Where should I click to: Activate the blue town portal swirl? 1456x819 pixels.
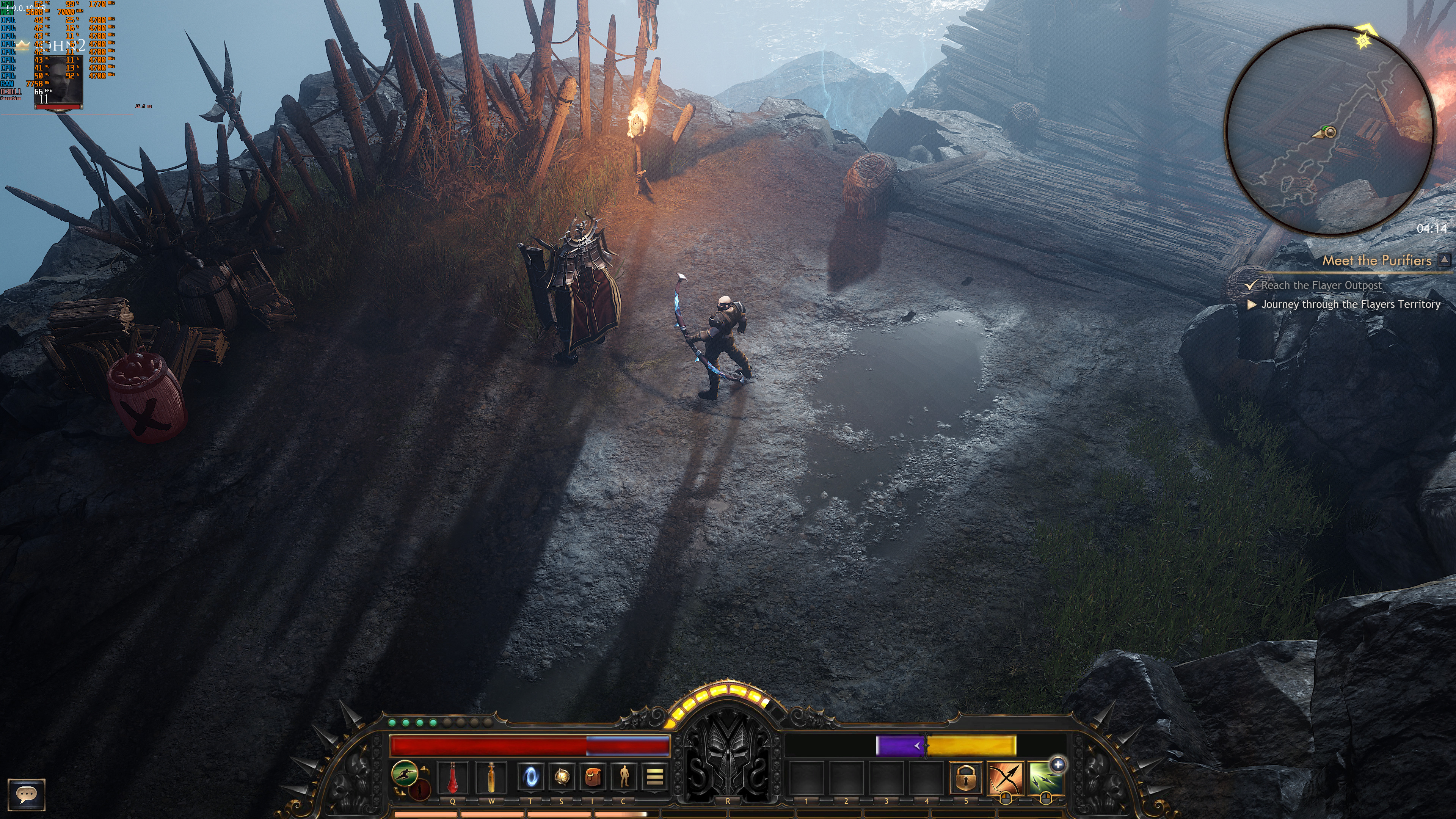coord(530,778)
